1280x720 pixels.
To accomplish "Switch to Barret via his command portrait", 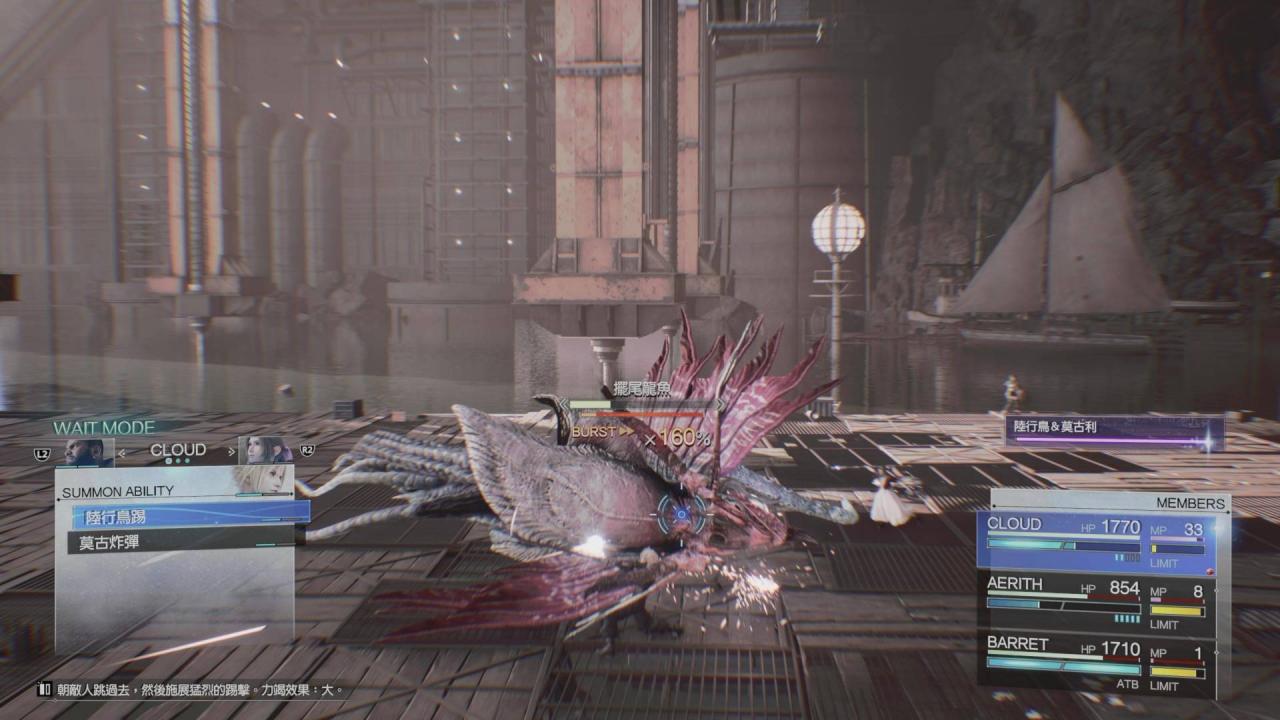I will [x=88, y=452].
